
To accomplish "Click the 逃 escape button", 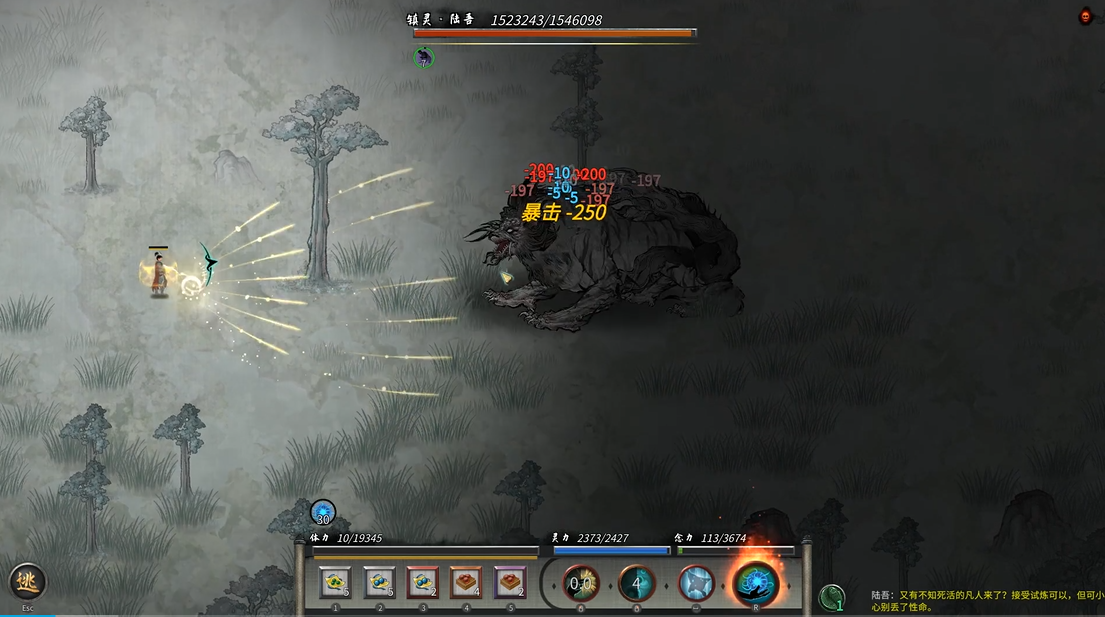I will [27, 582].
